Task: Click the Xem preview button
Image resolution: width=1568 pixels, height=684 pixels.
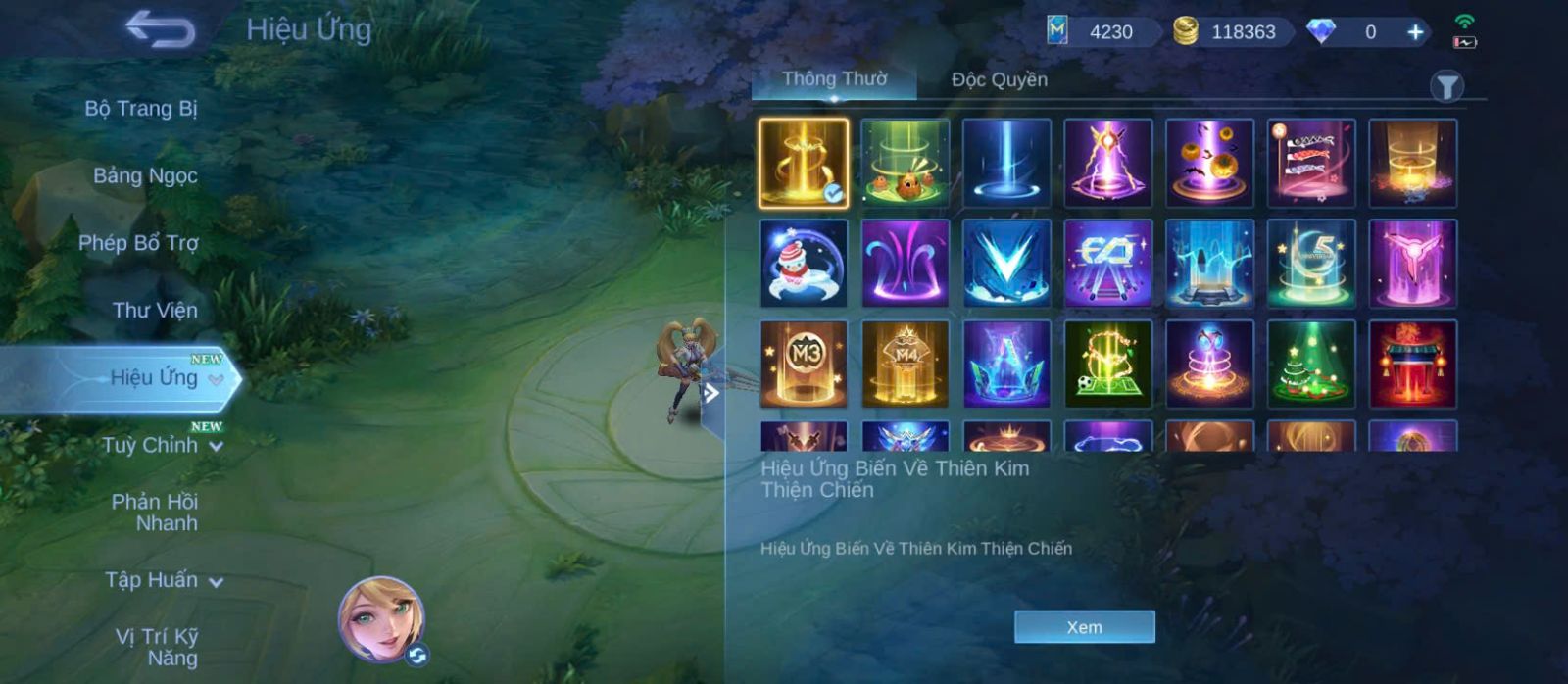Action: [x=1084, y=627]
